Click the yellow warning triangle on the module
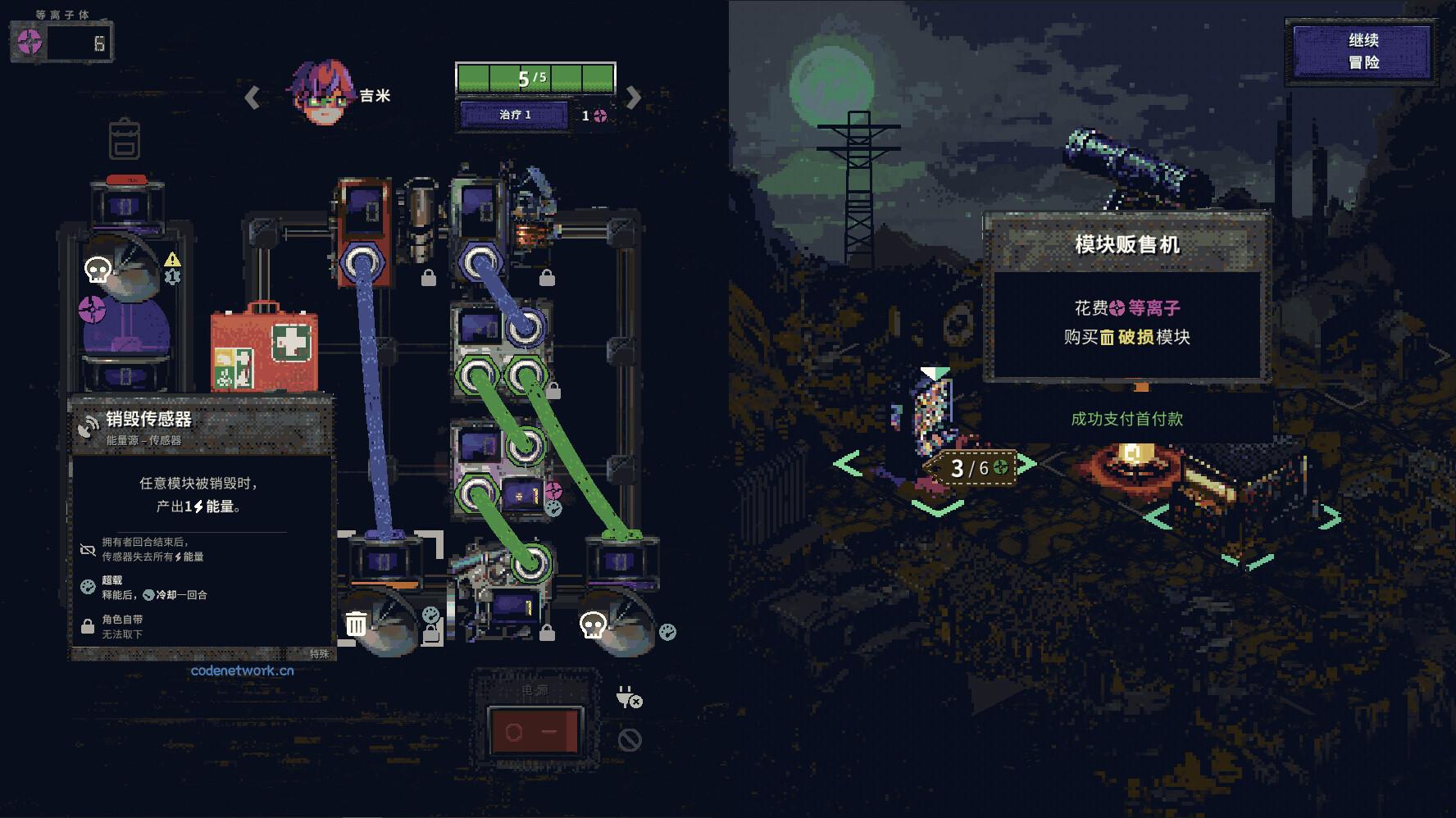1456x818 pixels. [x=171, y=259]
